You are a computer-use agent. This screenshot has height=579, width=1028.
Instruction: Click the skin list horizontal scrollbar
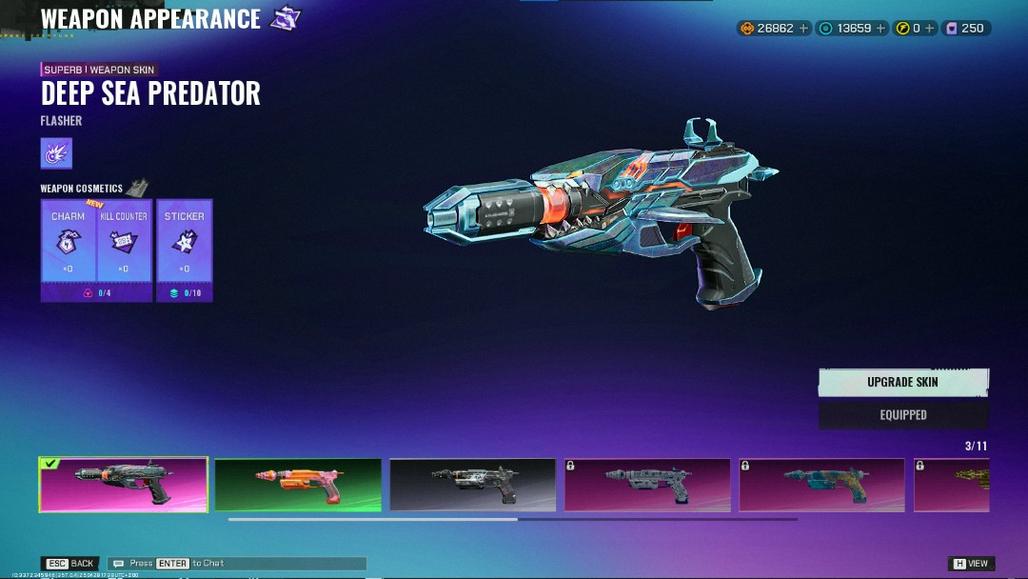(x=373, y=519)
